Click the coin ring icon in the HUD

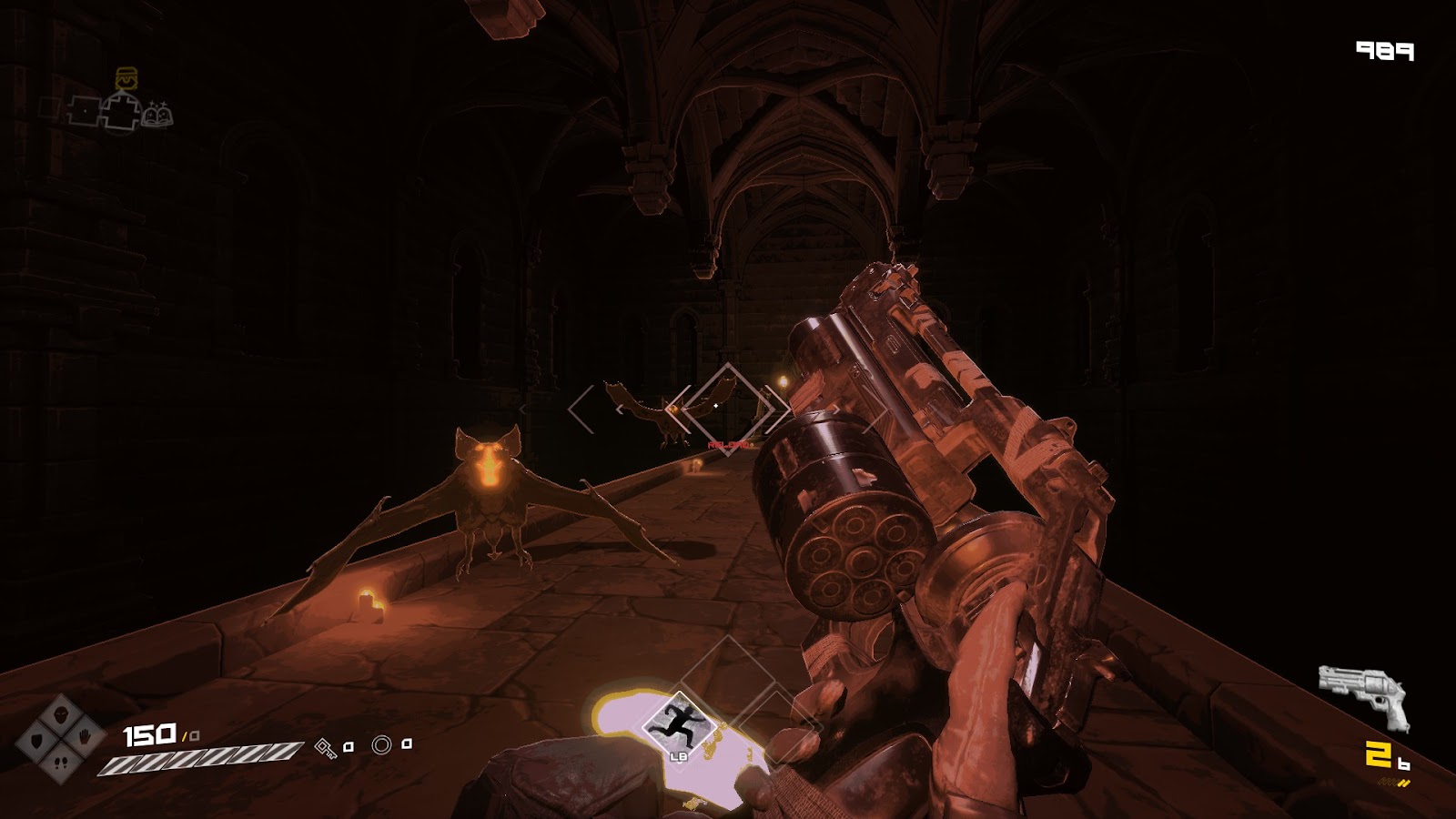381,746
